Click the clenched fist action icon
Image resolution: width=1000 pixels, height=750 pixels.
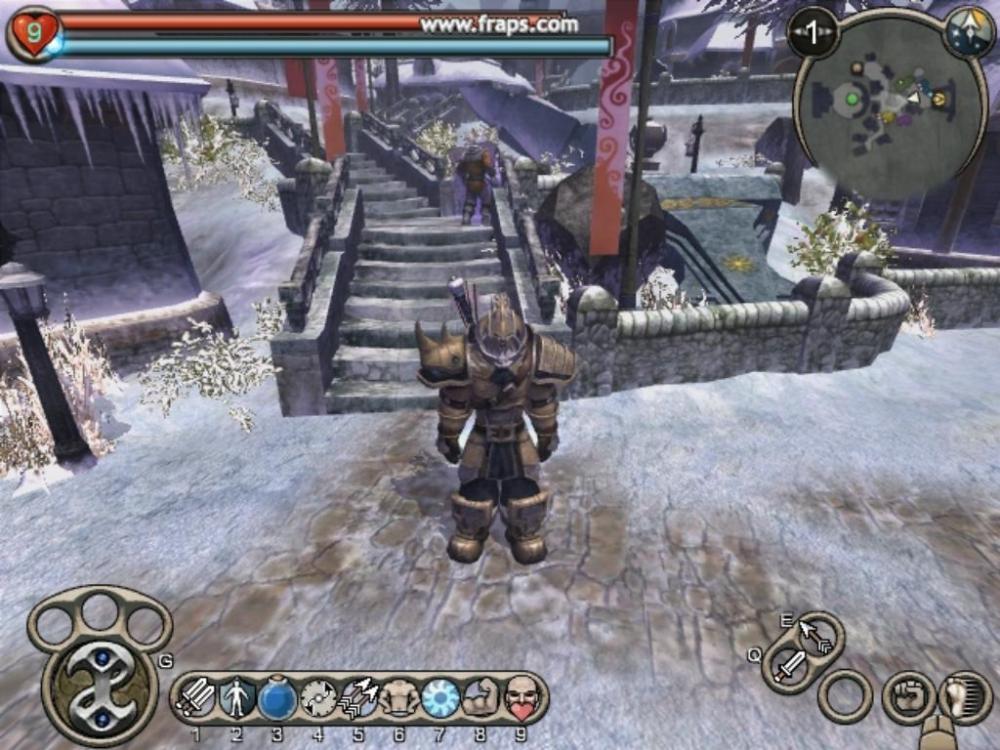point(908,697)
